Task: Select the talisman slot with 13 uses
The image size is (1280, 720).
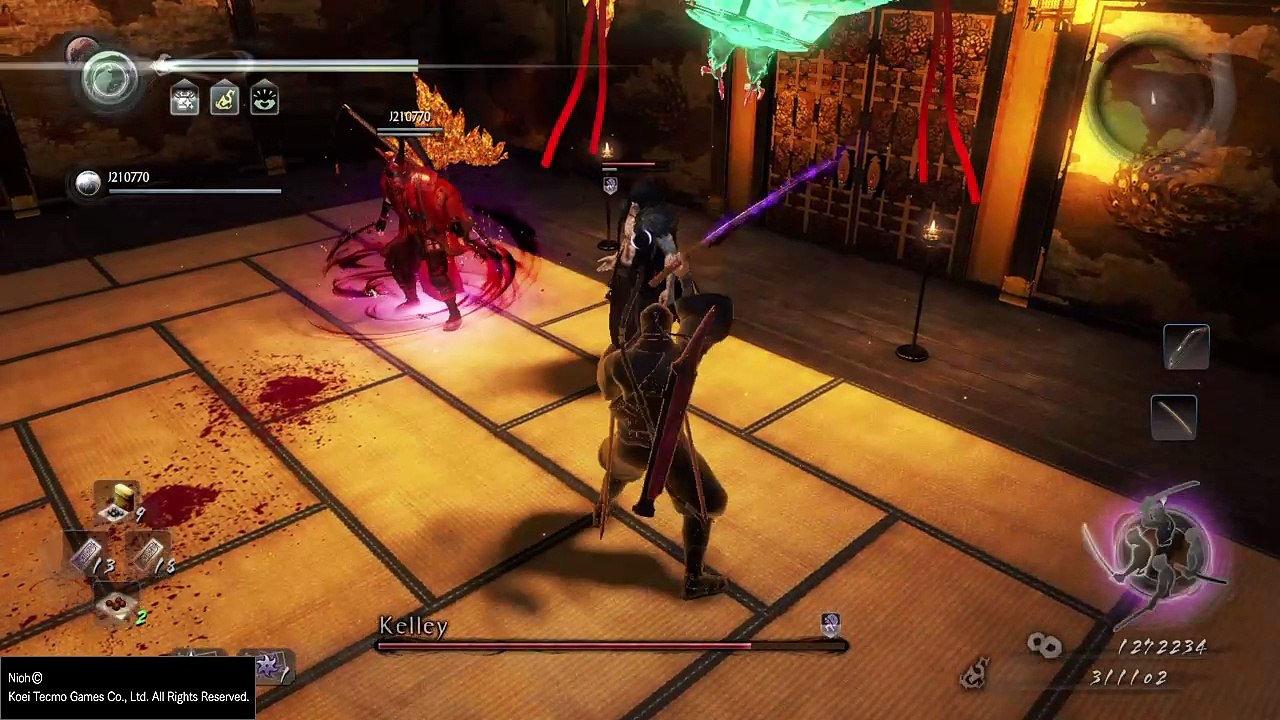Action: [x=88, y=556]
